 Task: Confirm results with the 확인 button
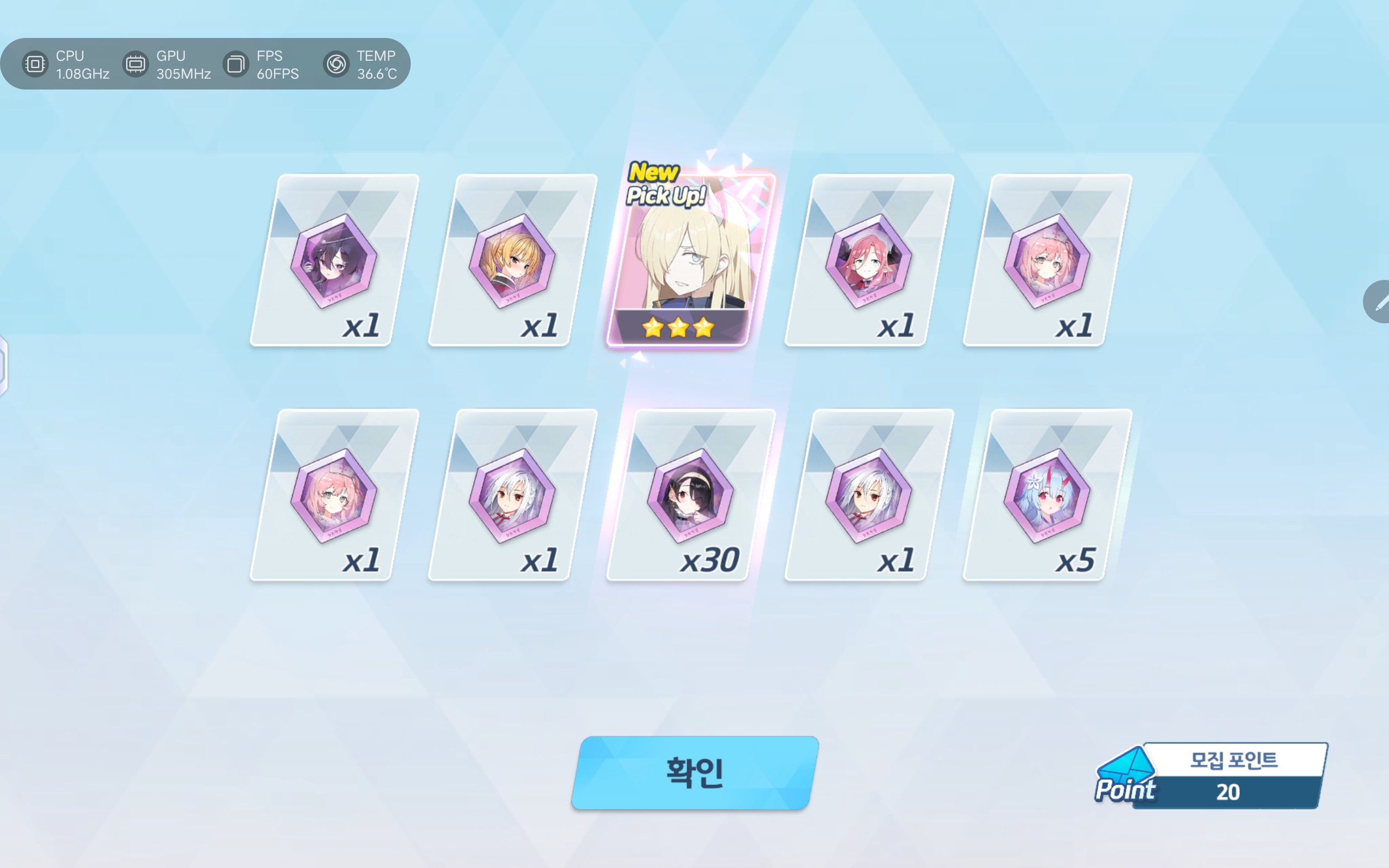click(694, 773)
